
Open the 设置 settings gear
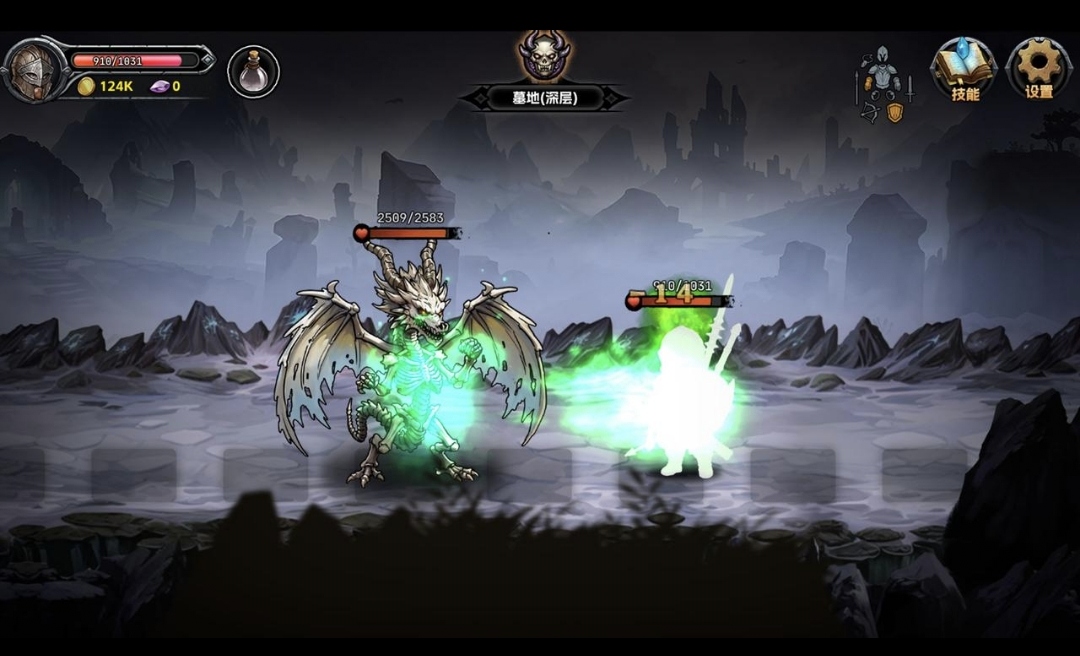coord(1038,70)
